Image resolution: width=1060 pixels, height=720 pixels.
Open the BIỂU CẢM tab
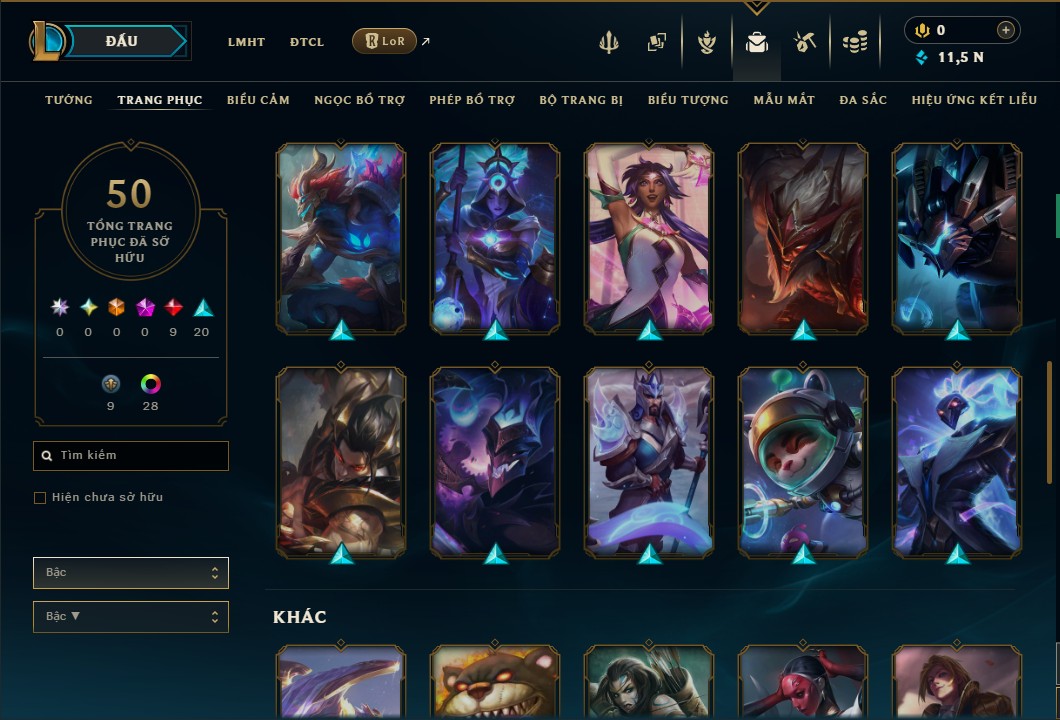coord(258,100)
